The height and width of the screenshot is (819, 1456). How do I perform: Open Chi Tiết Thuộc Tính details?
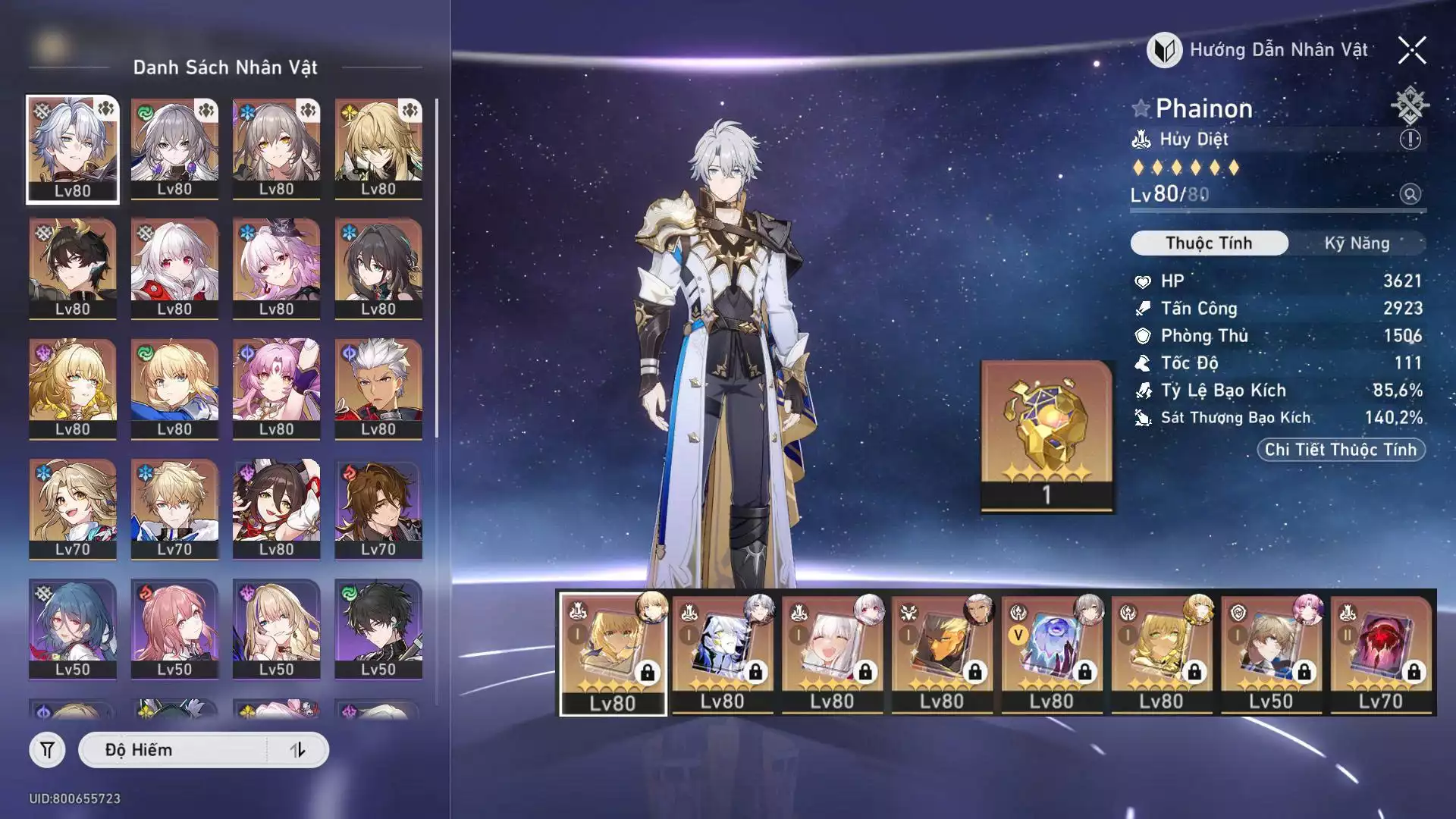[1340, 450]
